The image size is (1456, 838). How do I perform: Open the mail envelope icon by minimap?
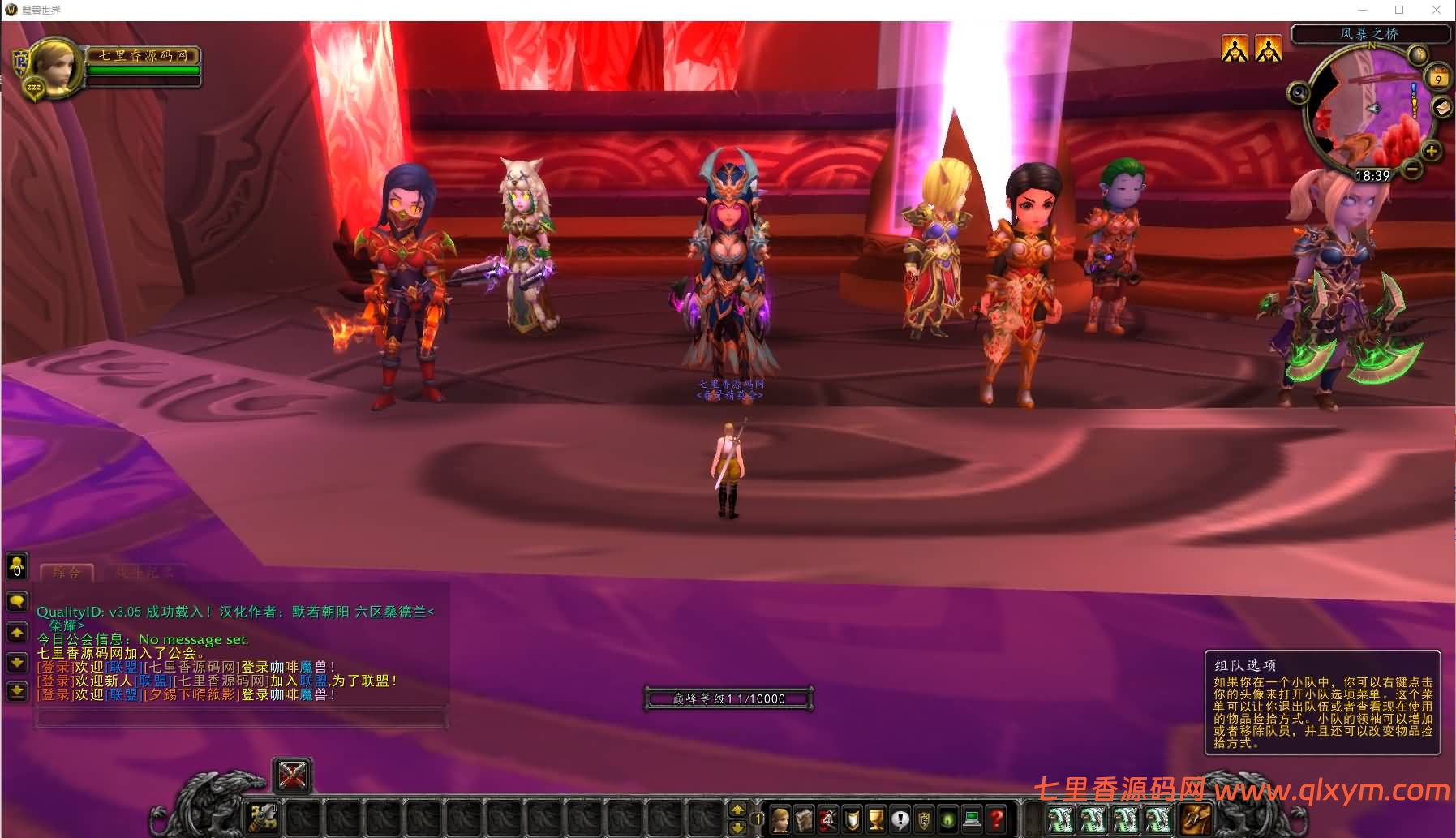point(1442,108)
